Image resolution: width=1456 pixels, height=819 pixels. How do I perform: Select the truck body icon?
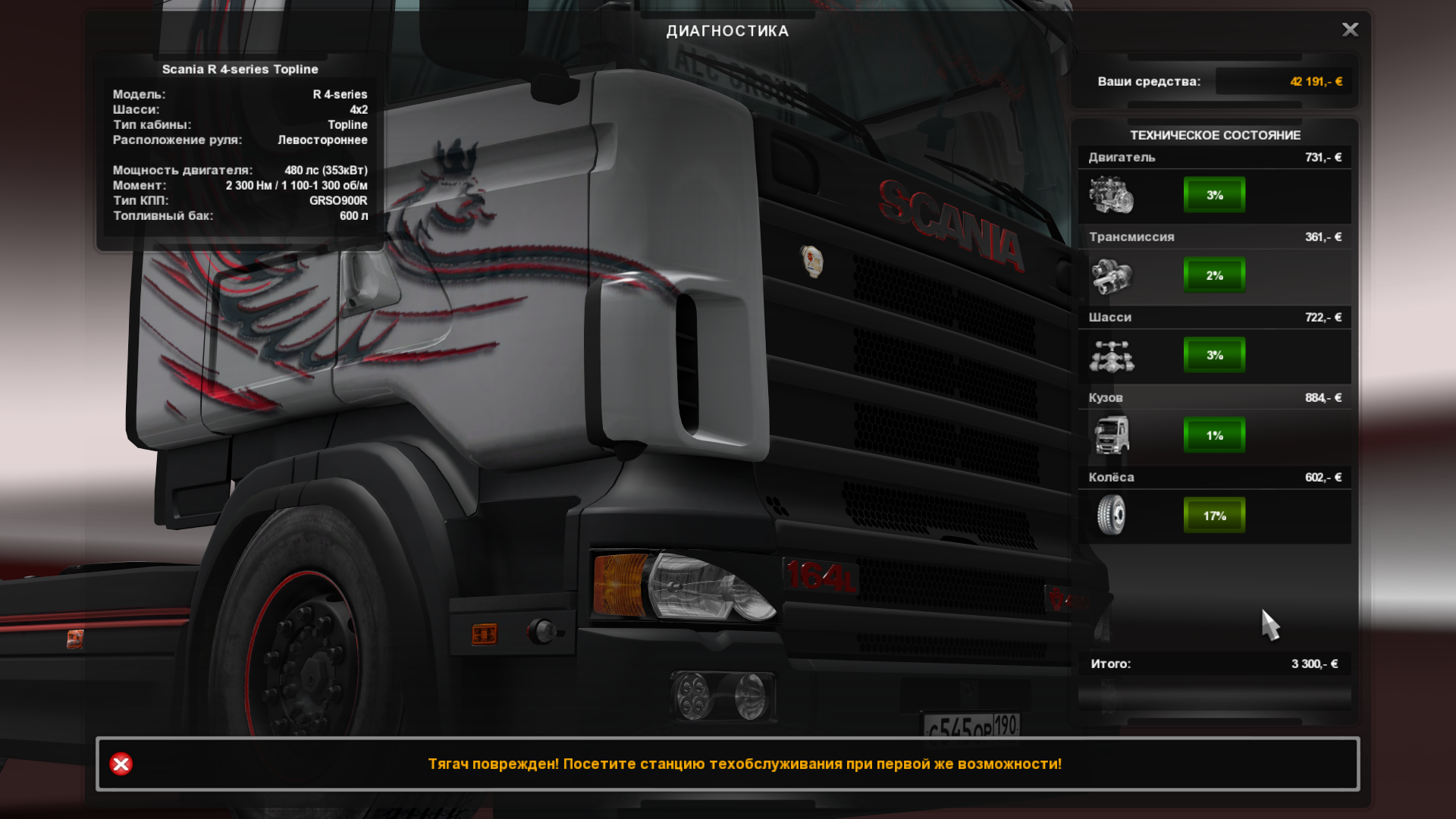pos(1111,435)
